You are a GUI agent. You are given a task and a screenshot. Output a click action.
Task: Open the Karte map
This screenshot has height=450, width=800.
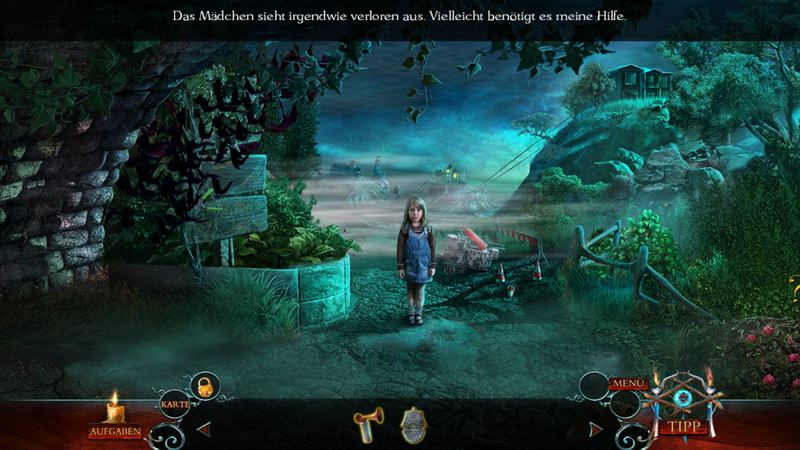(172, 403)
